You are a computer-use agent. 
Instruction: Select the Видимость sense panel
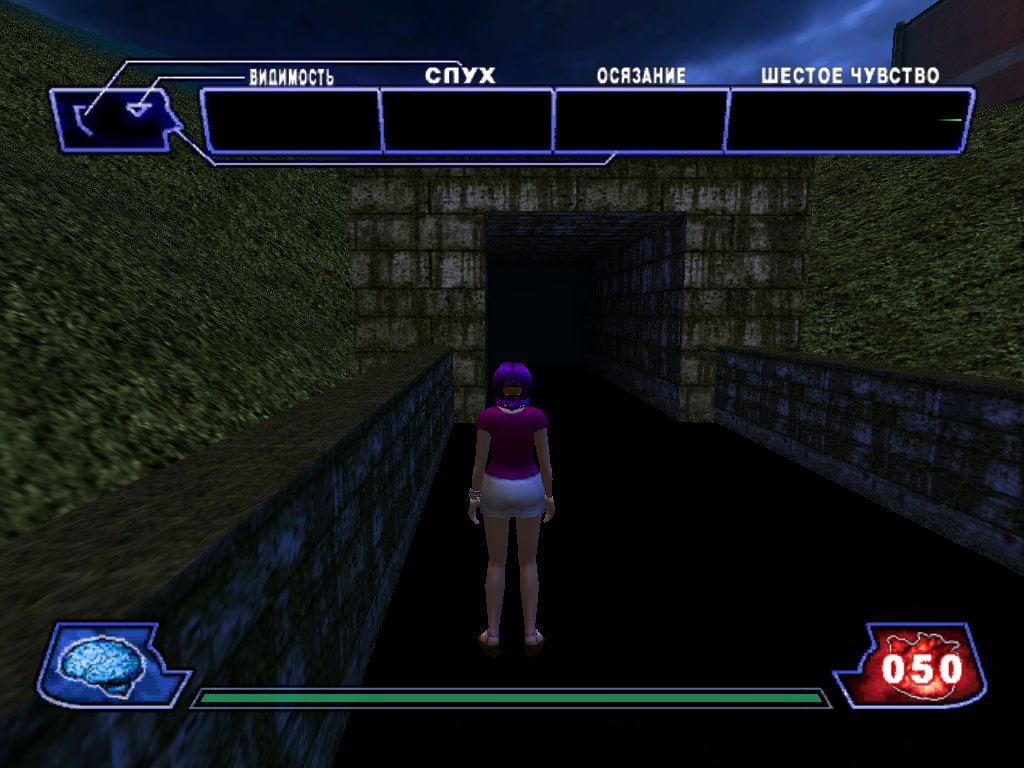(291, 121)
